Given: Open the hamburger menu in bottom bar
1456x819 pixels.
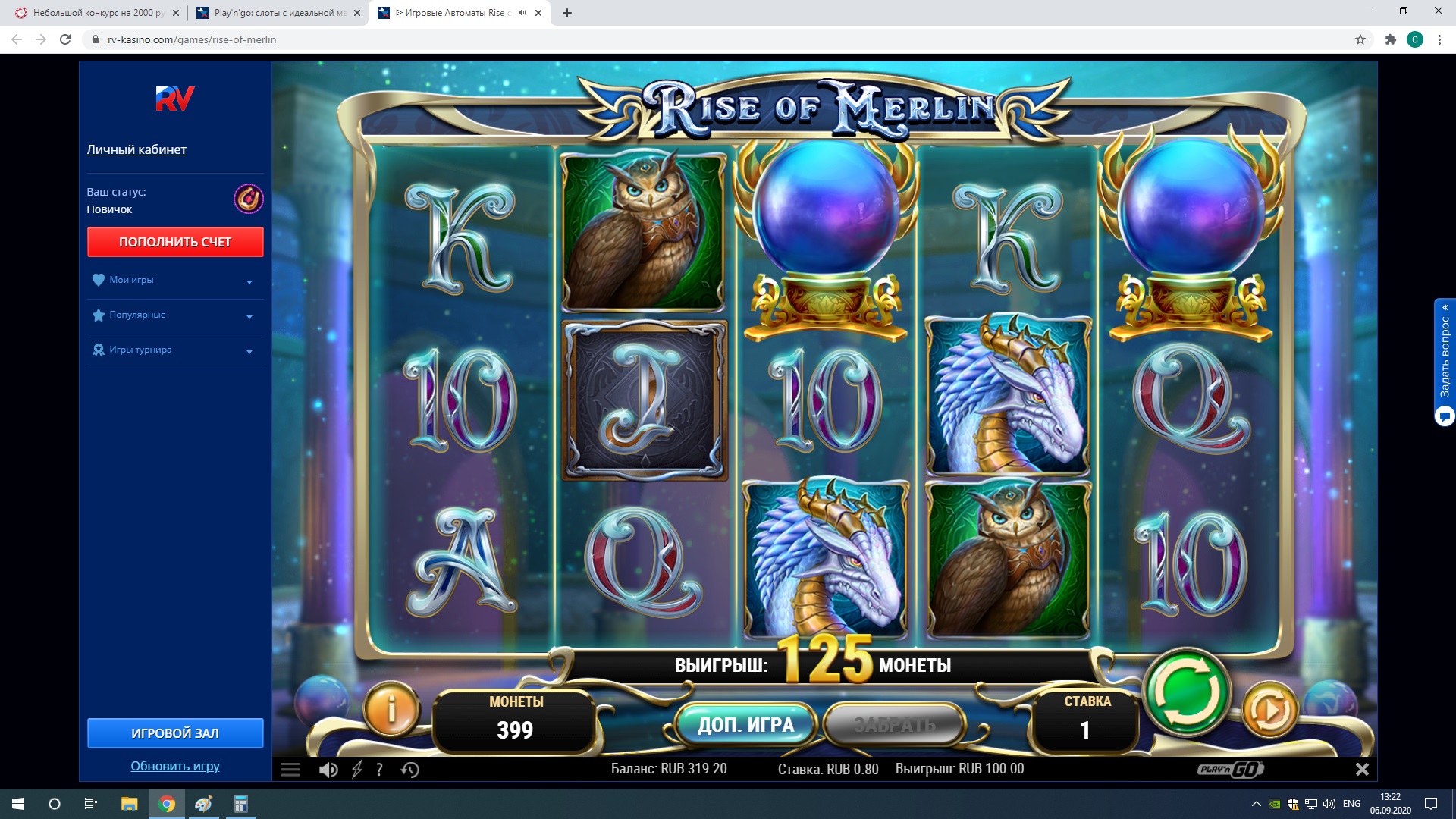Looking at the screenshot, I should (x=290, y=770).
